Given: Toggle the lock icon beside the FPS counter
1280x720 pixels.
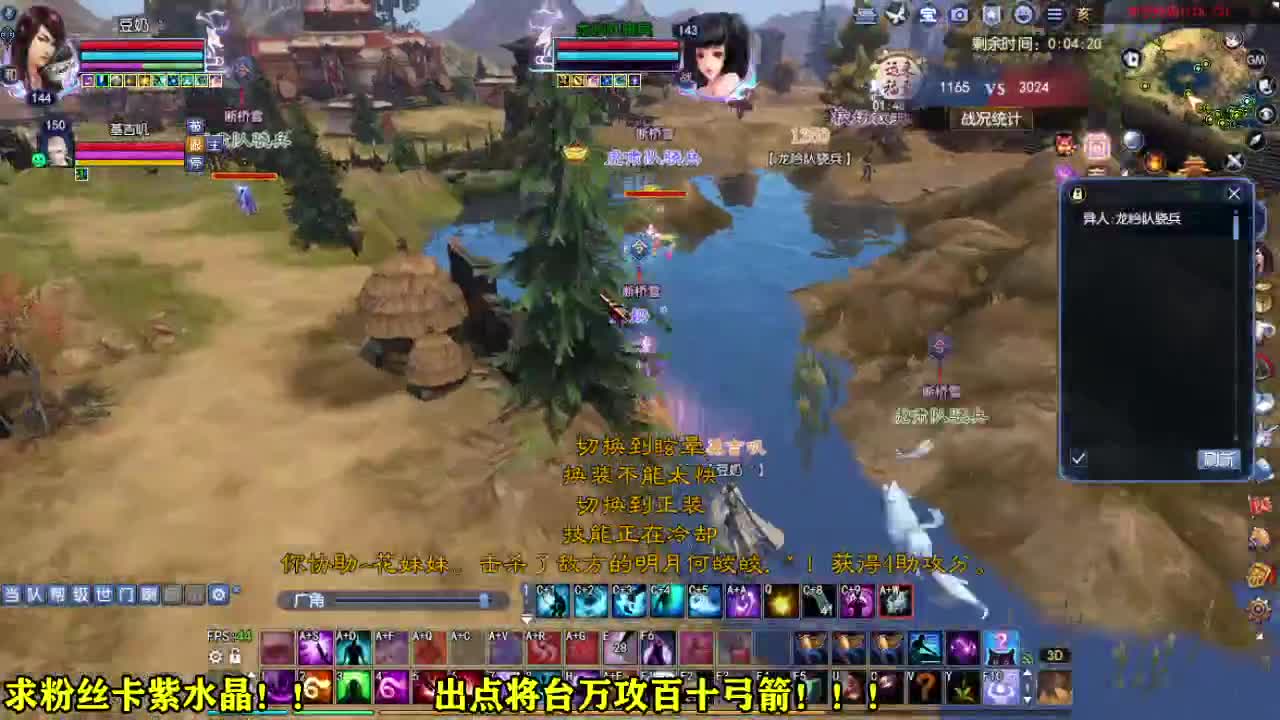Looking at the screenshot, I should tap(238, 657).
